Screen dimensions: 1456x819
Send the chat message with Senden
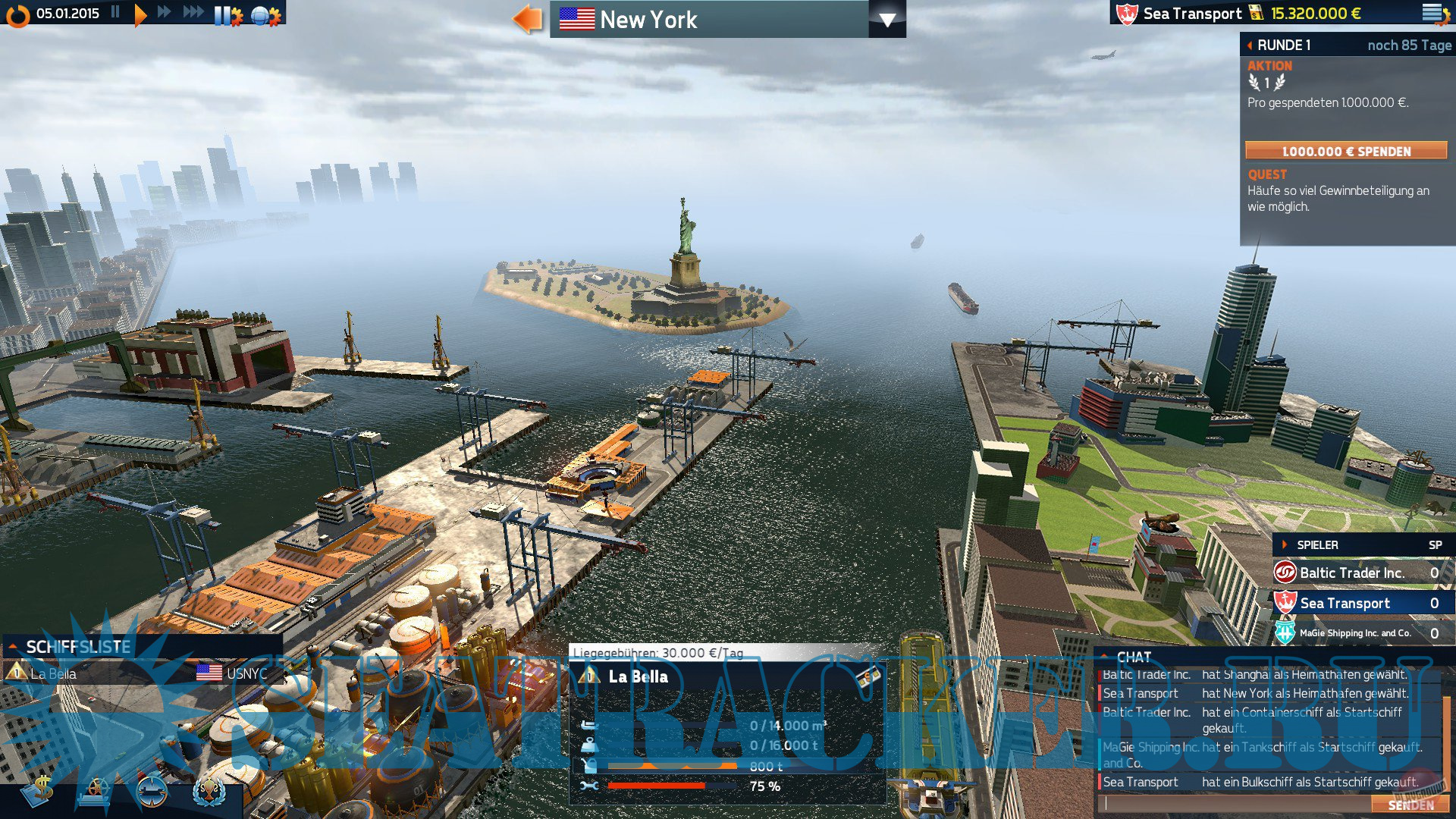pyautogui.click(x=1410, y=805)
